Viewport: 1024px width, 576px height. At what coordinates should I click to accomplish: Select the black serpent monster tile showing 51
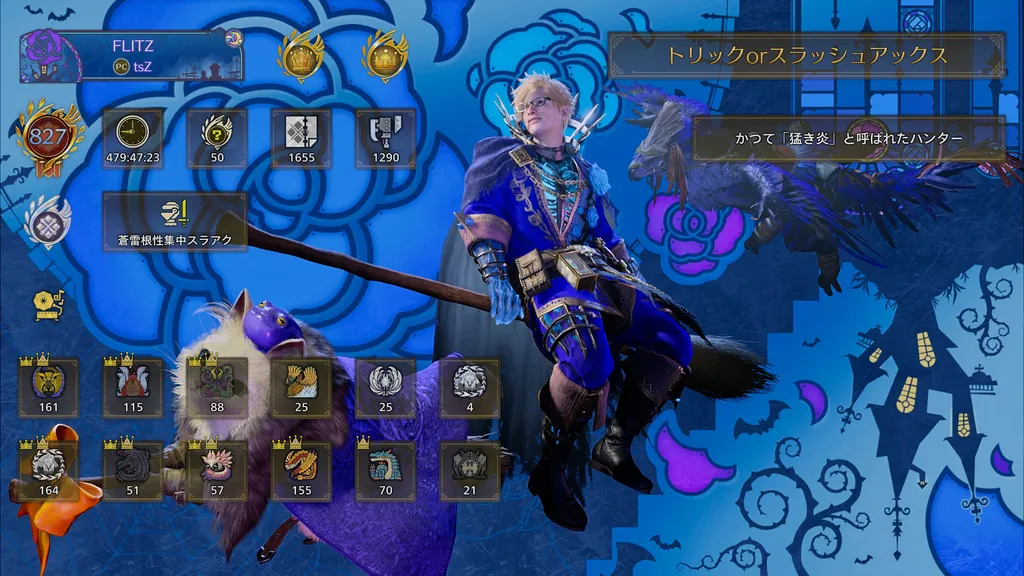133,471
